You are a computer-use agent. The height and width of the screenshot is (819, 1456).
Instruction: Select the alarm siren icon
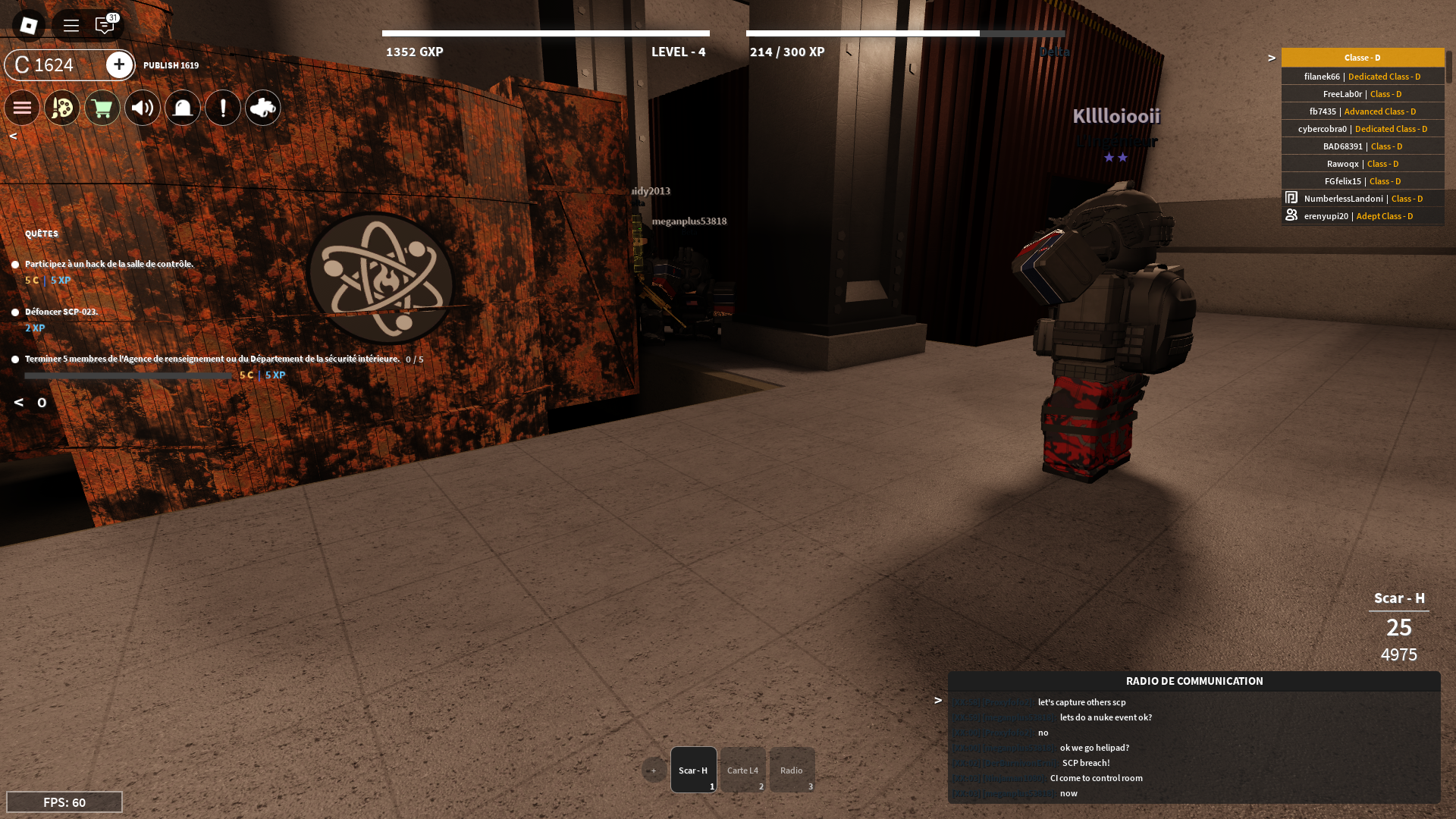coord(182,108)
